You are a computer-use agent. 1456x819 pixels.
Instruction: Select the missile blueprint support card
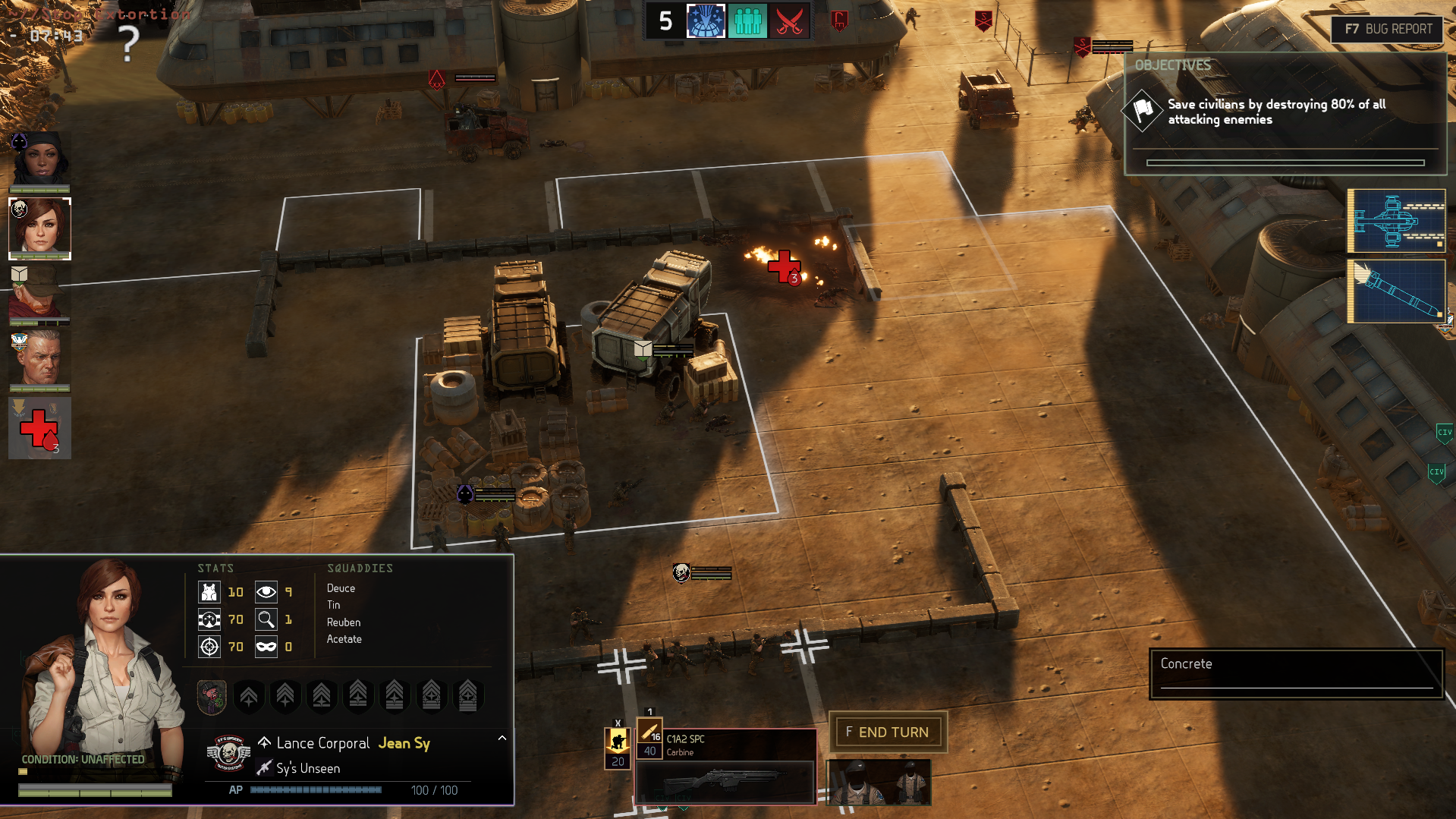(1396, 291)
